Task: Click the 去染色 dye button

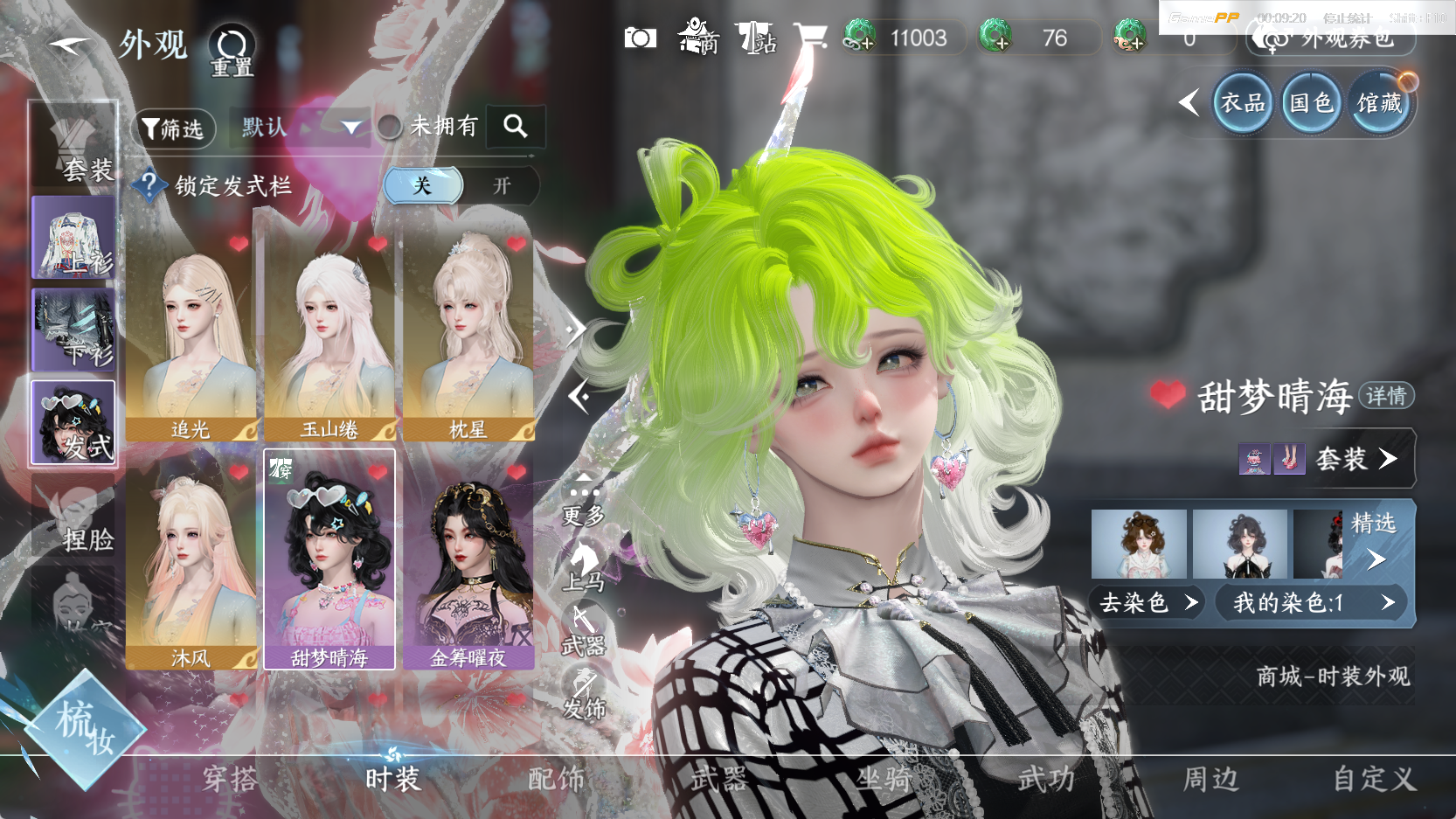Action: (x=1147, y=602)
